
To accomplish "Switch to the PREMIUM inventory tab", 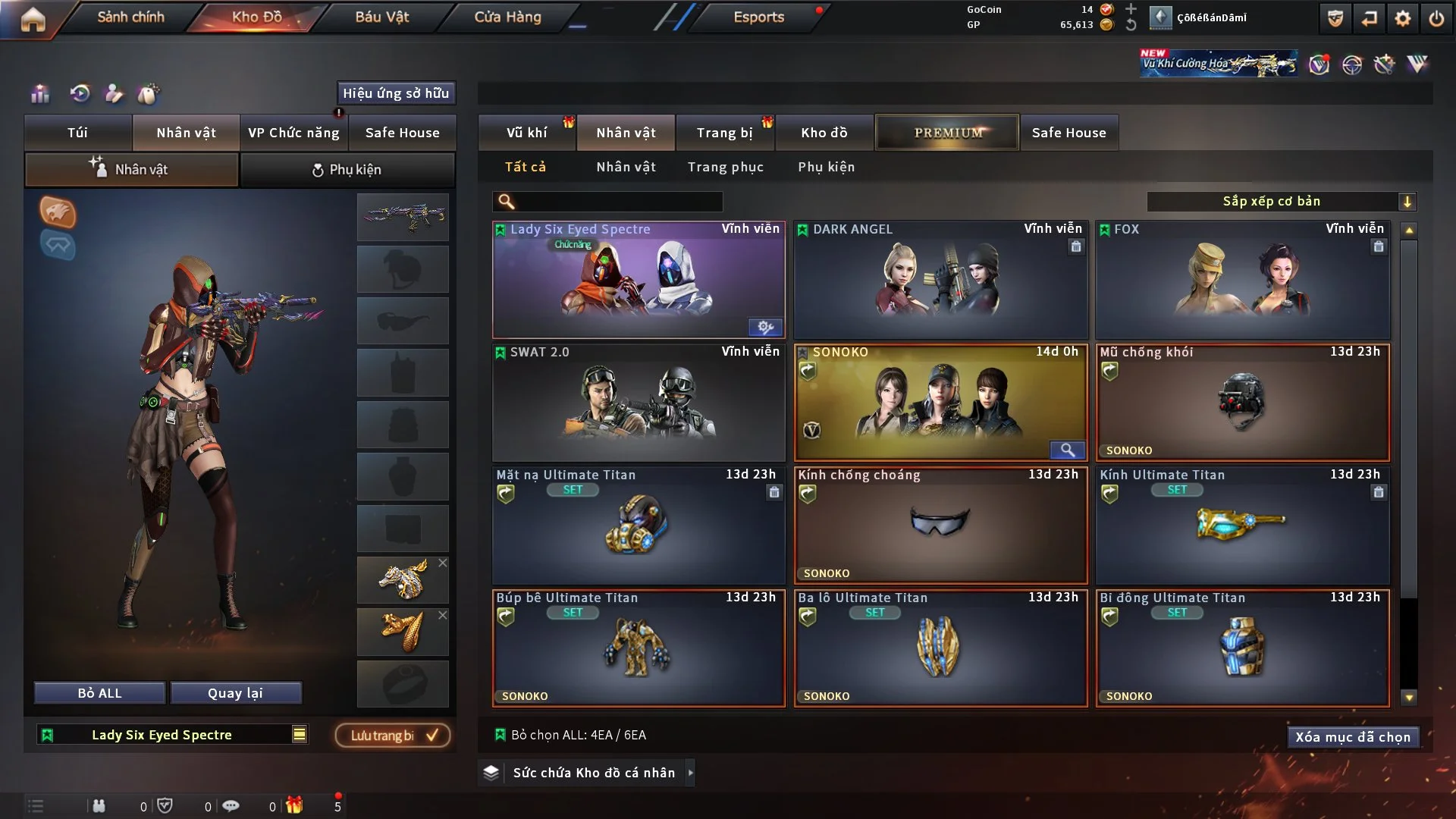I will 948,133.
